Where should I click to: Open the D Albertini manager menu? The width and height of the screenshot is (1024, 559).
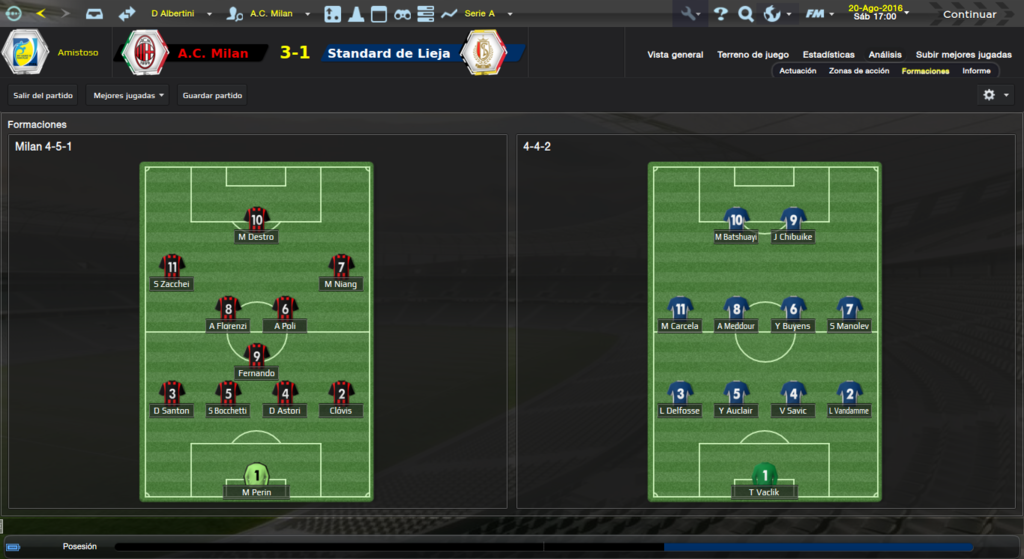(180, 14)
